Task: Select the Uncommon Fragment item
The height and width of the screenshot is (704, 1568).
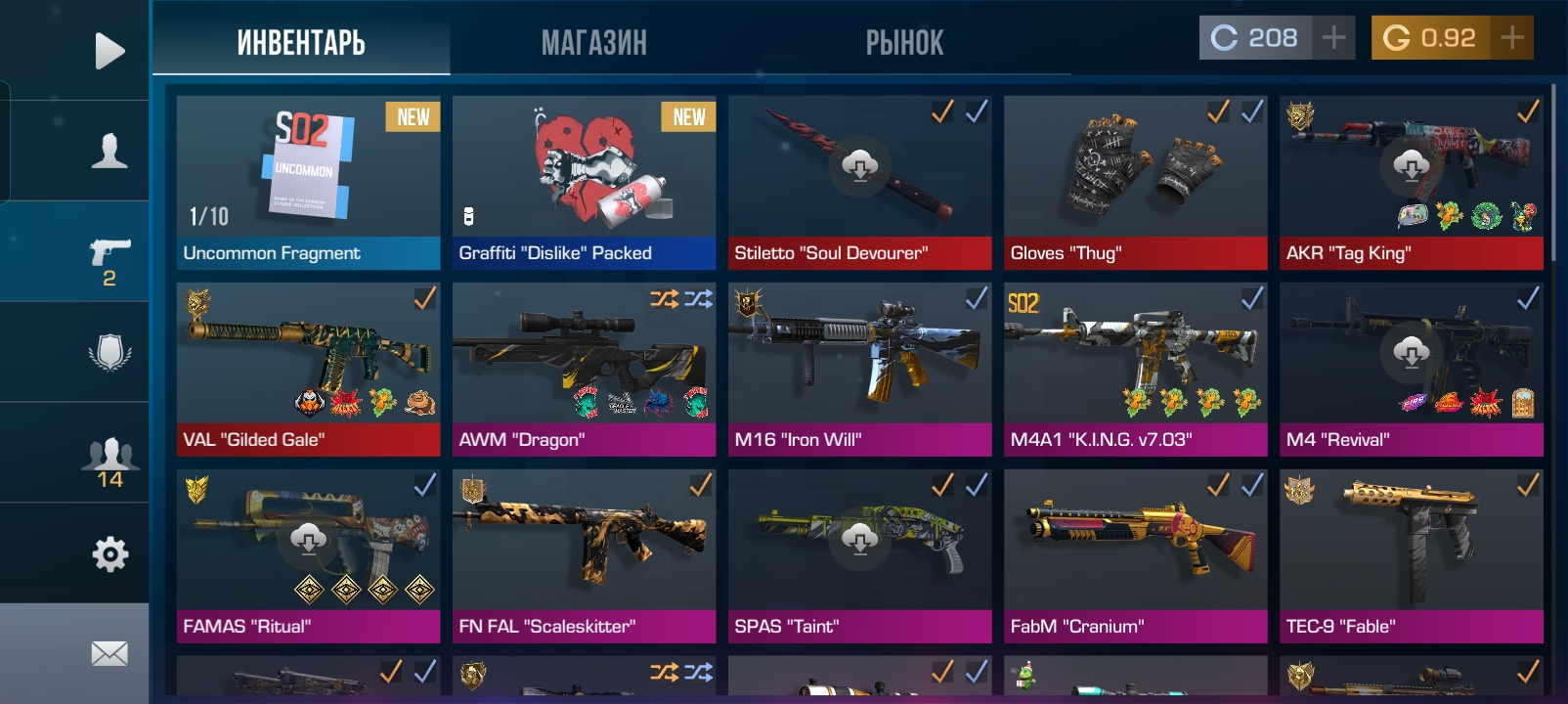Action: (308, 182)
